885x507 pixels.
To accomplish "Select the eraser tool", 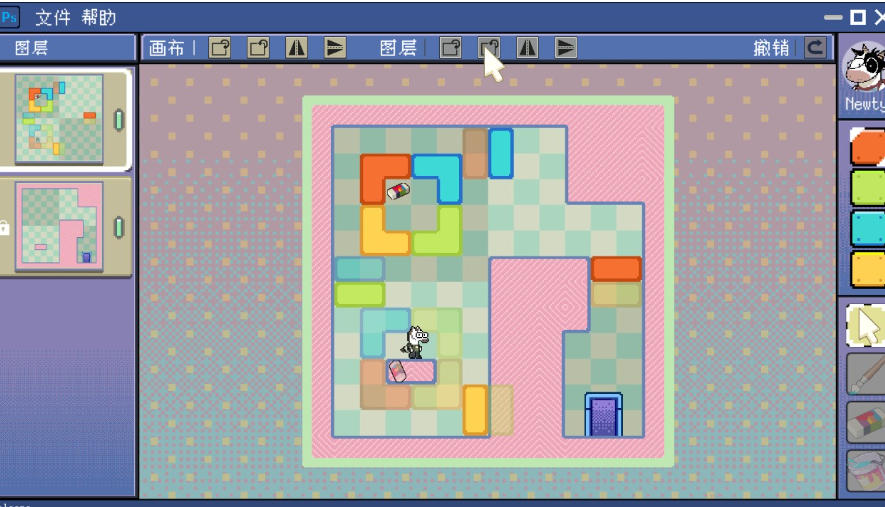I will (x=866, y=422).
